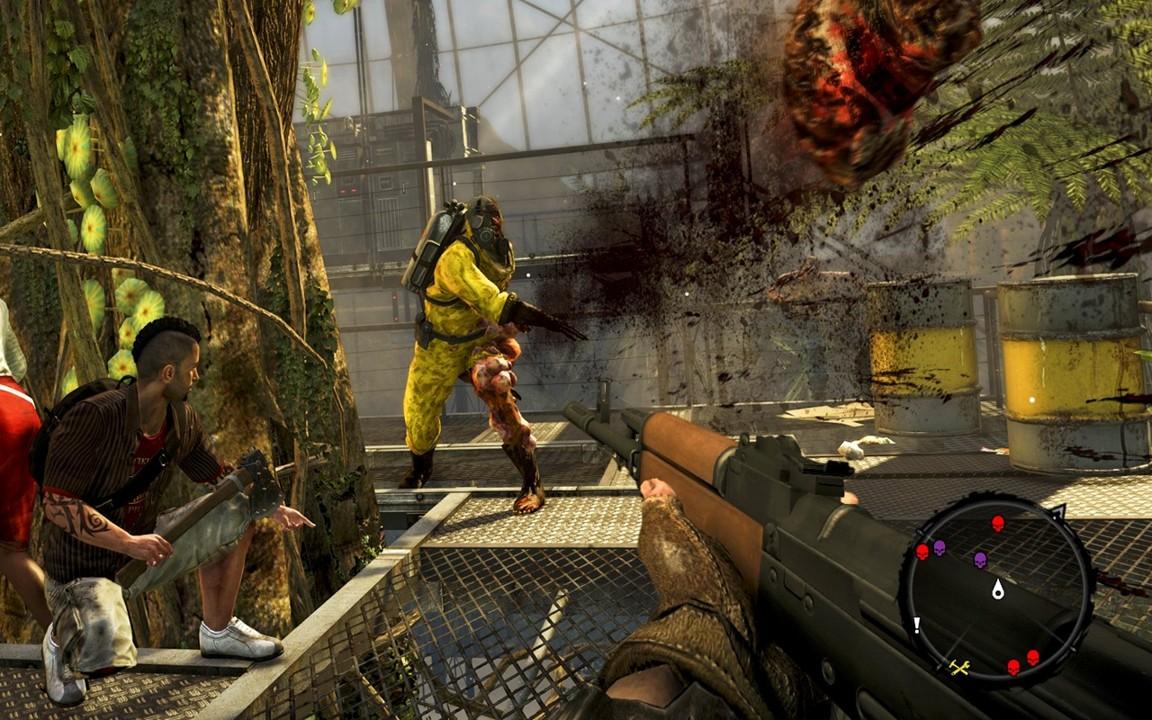This screenshot has height=720, width=1152.
Task: Click the circular minimap radar
Action: tap(996, 592)
